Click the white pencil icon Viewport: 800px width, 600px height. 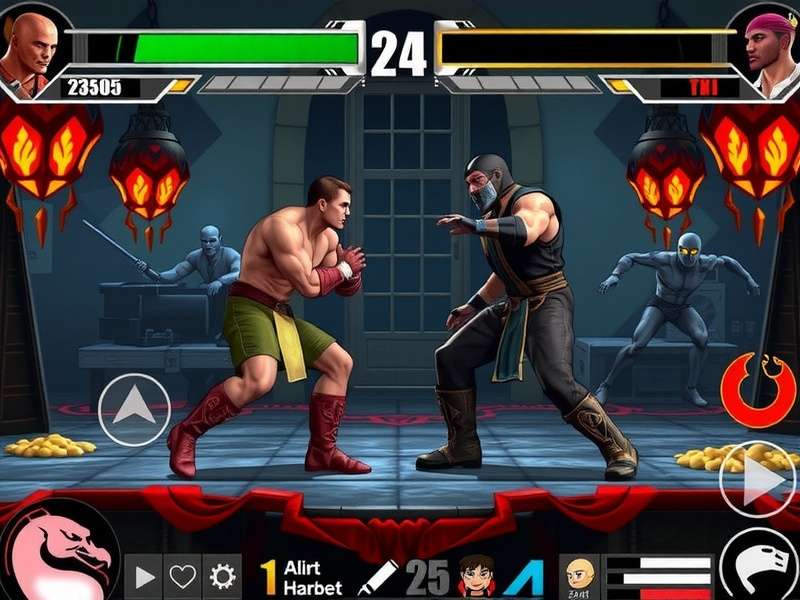pos(377,578)
